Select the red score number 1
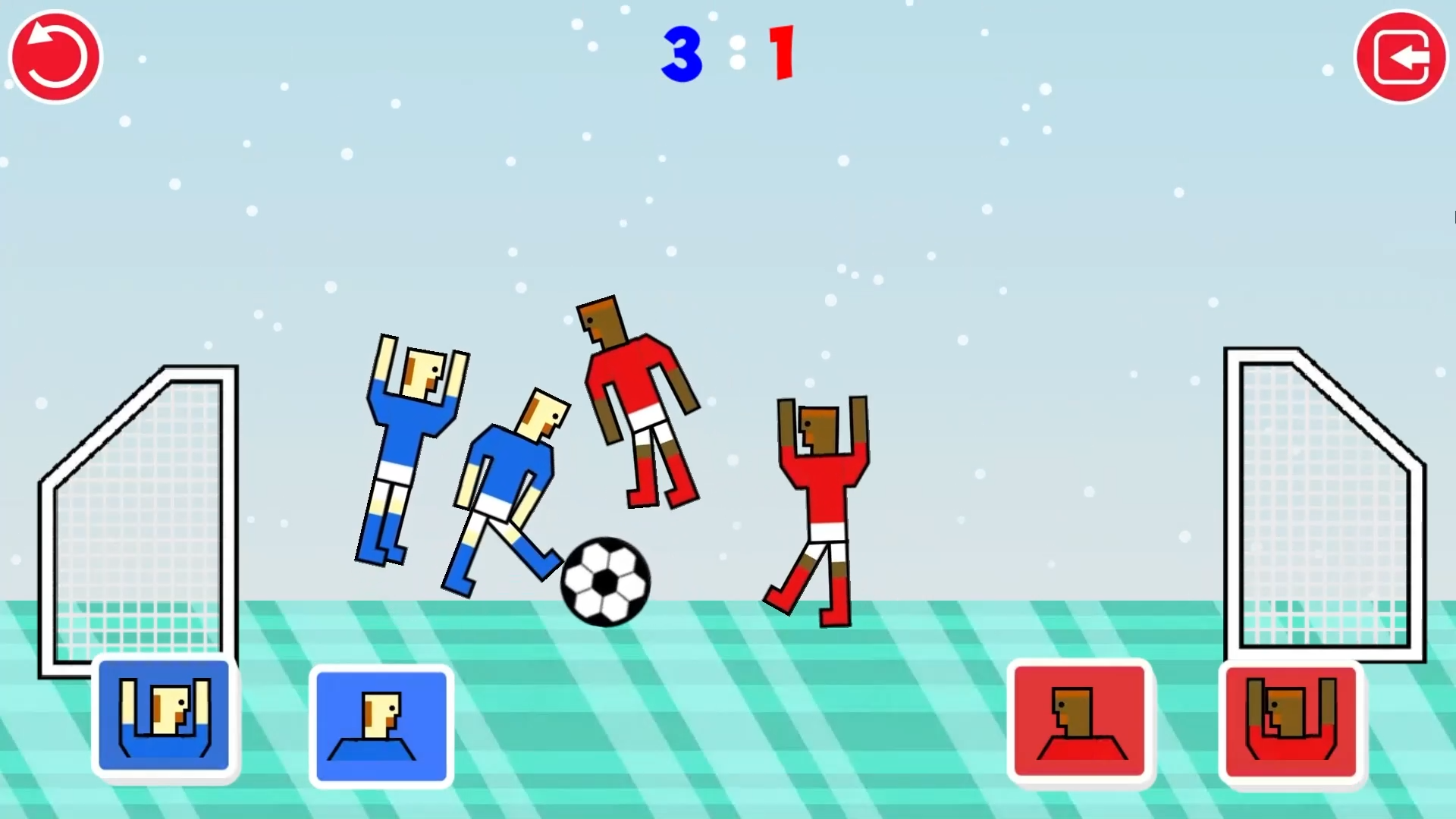 tap(780, 52)
